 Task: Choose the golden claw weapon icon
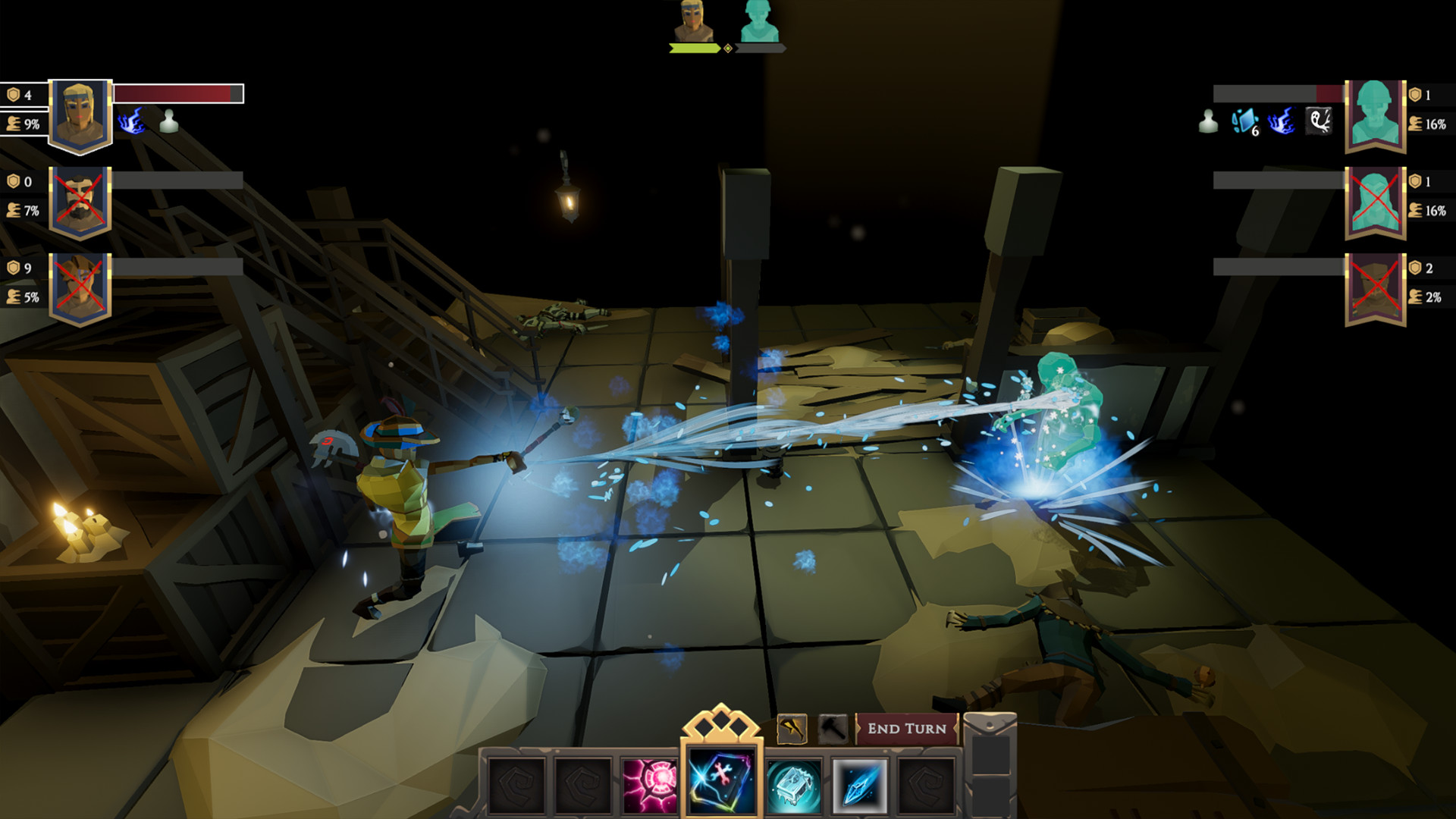pos(792,730)
